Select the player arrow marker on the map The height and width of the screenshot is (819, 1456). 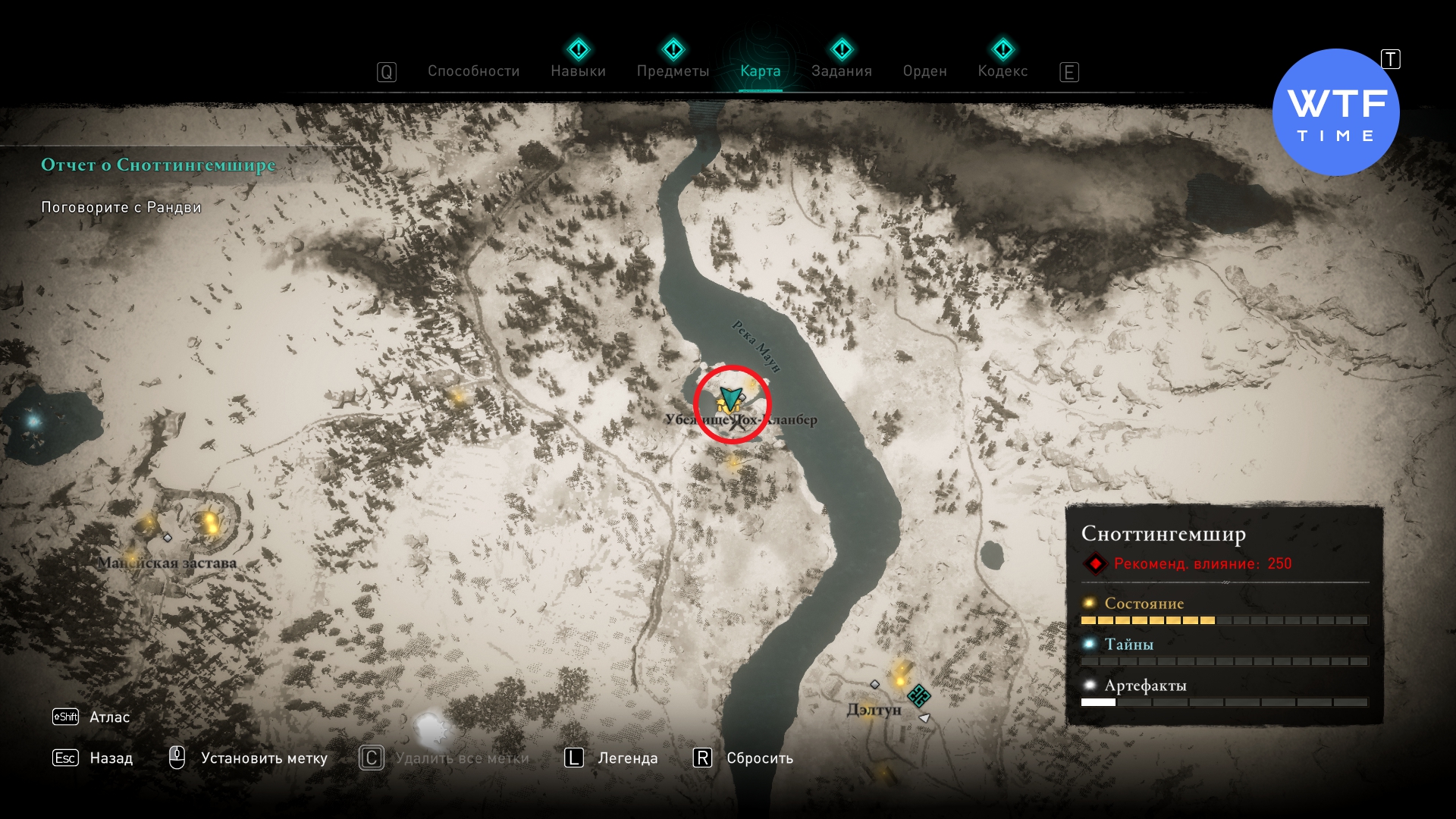coord(730,397)
